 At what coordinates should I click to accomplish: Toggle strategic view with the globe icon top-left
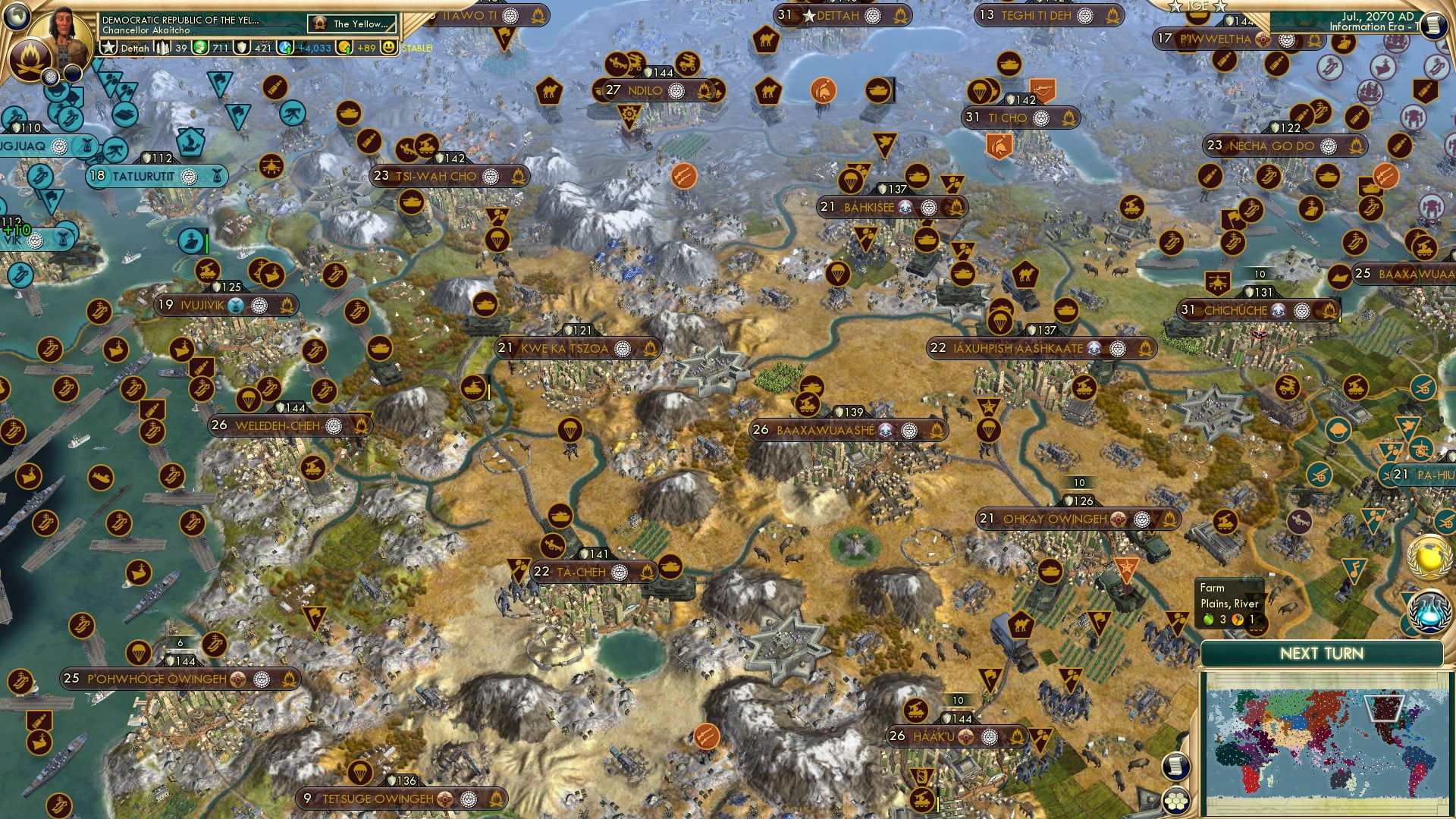coord(16,17)
